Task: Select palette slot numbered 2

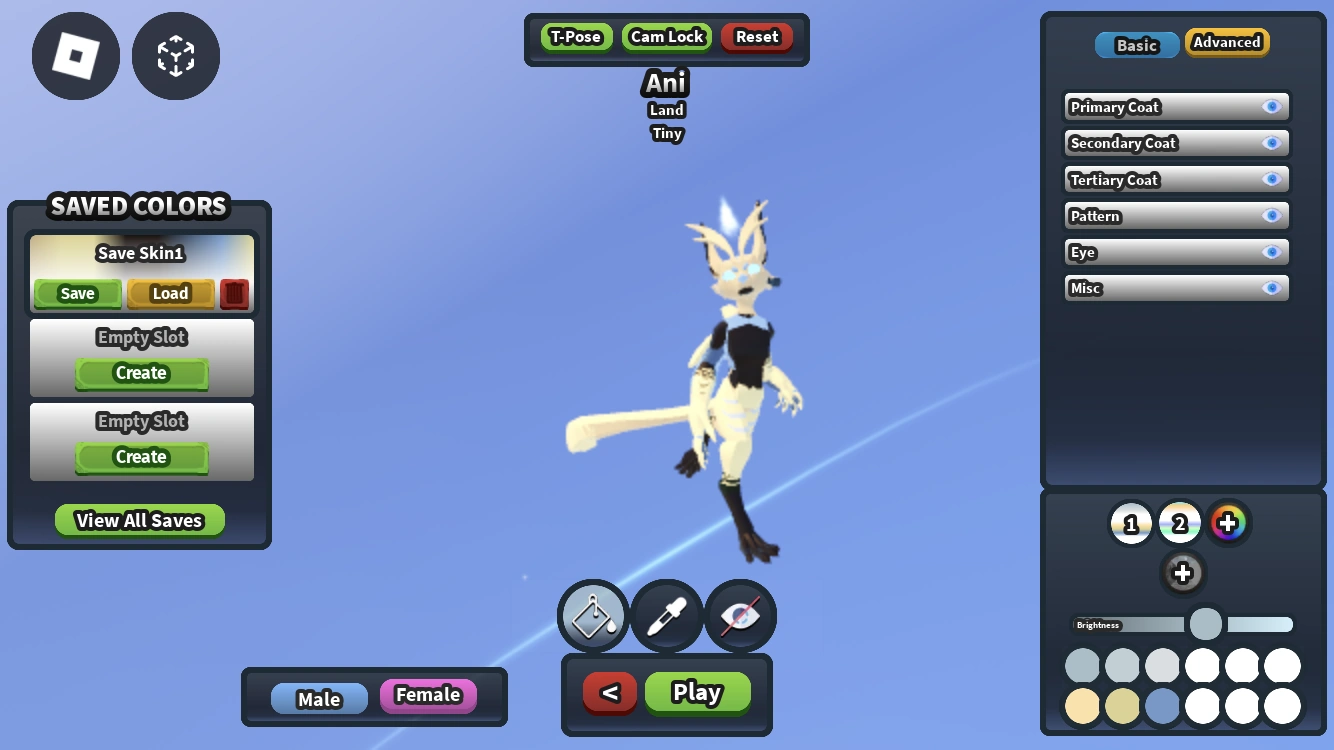Action: pyautogui.click(x=1179, y=522)
